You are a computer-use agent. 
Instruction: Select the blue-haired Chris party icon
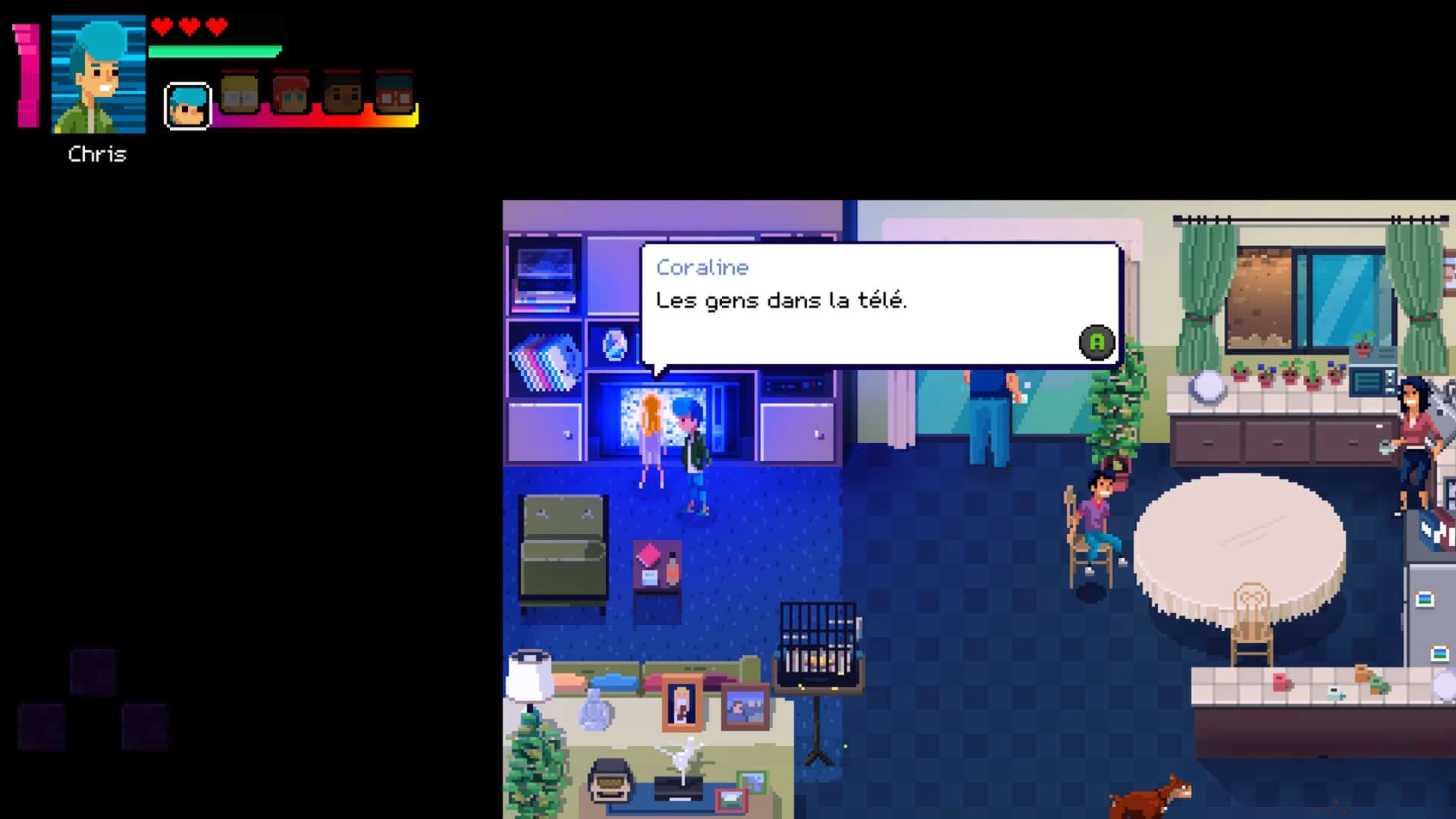(187, 105)
